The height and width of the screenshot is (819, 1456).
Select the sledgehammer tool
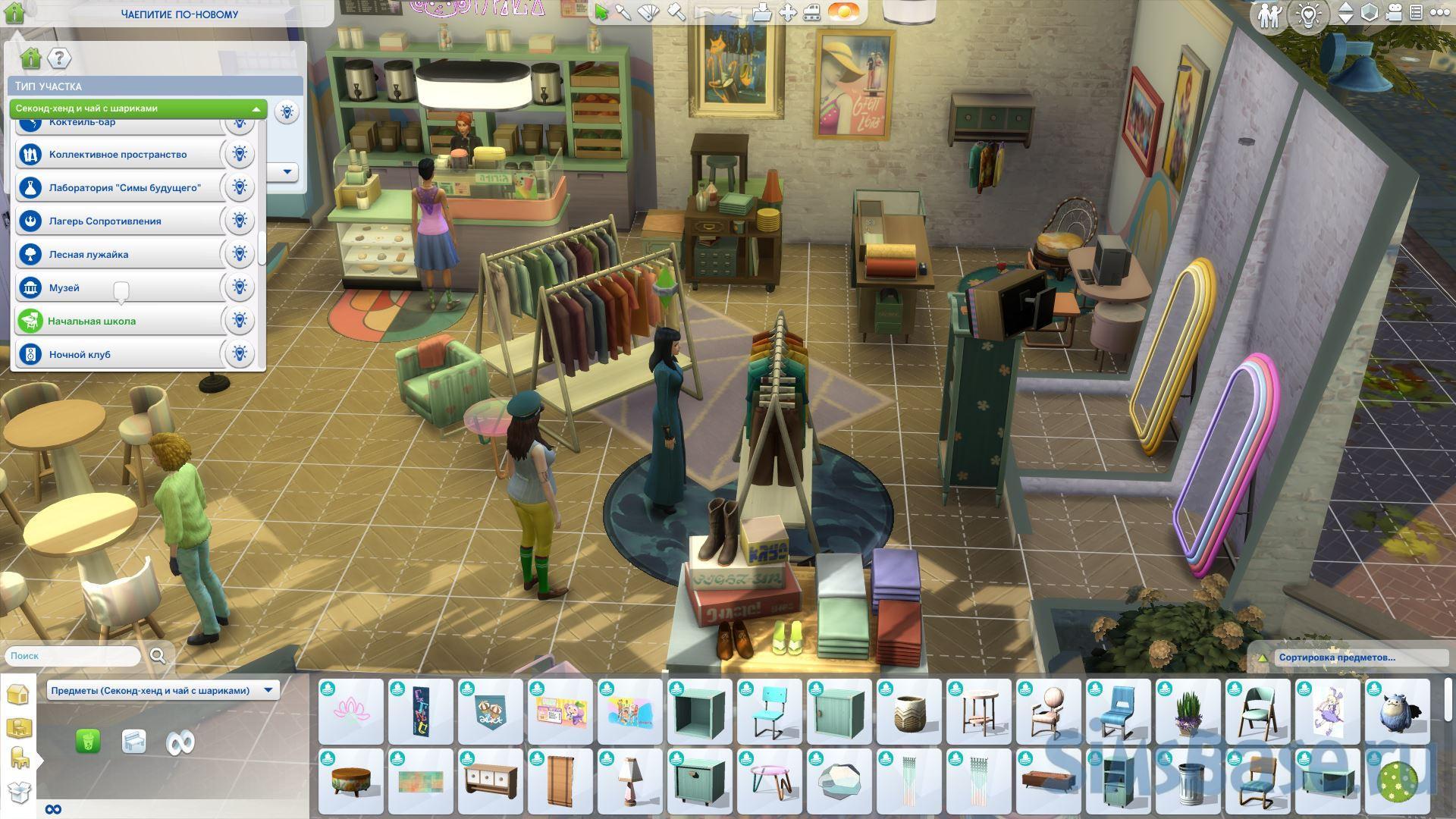pos(676,13)
